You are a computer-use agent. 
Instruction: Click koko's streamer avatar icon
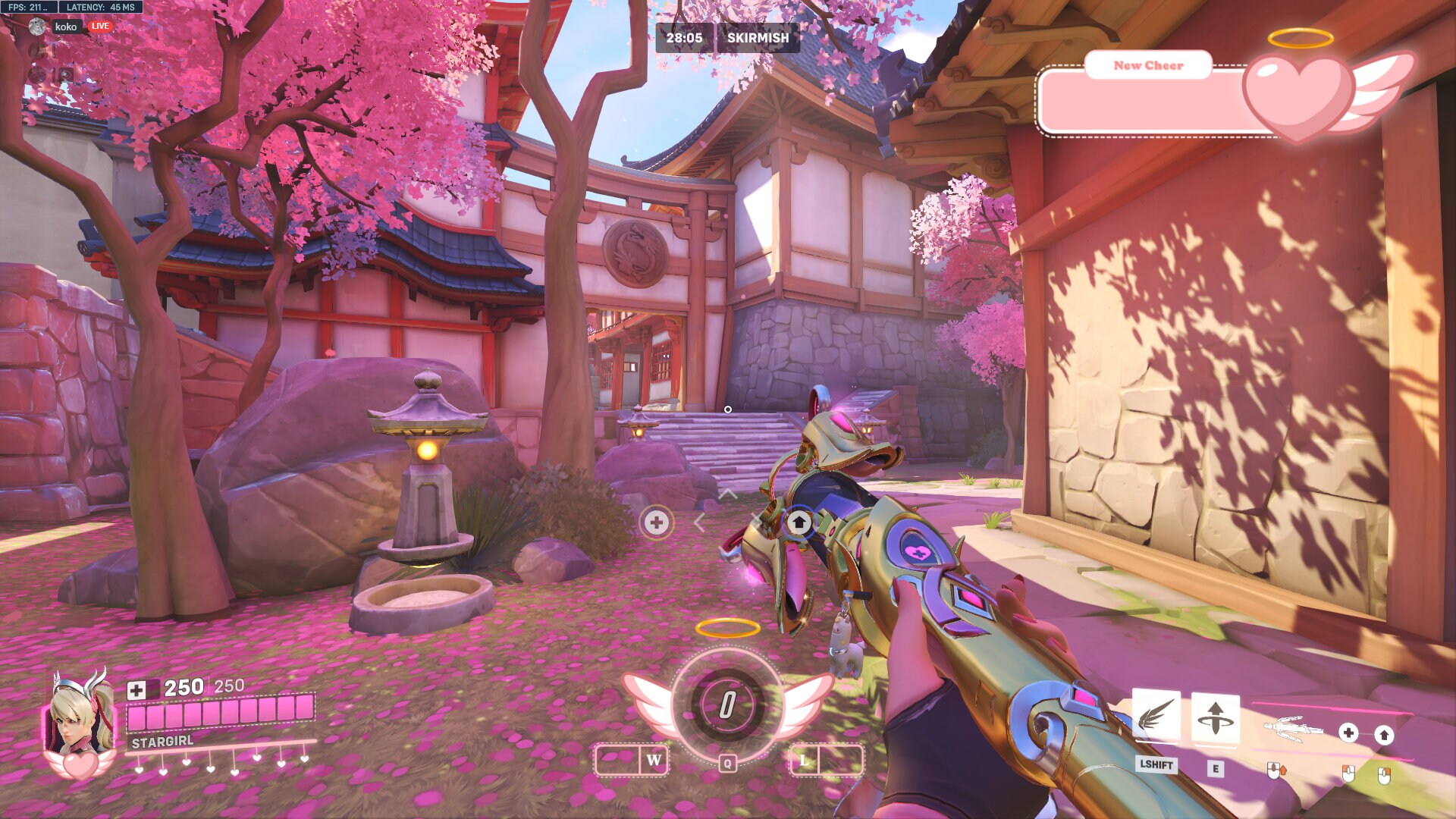point(36,25)
